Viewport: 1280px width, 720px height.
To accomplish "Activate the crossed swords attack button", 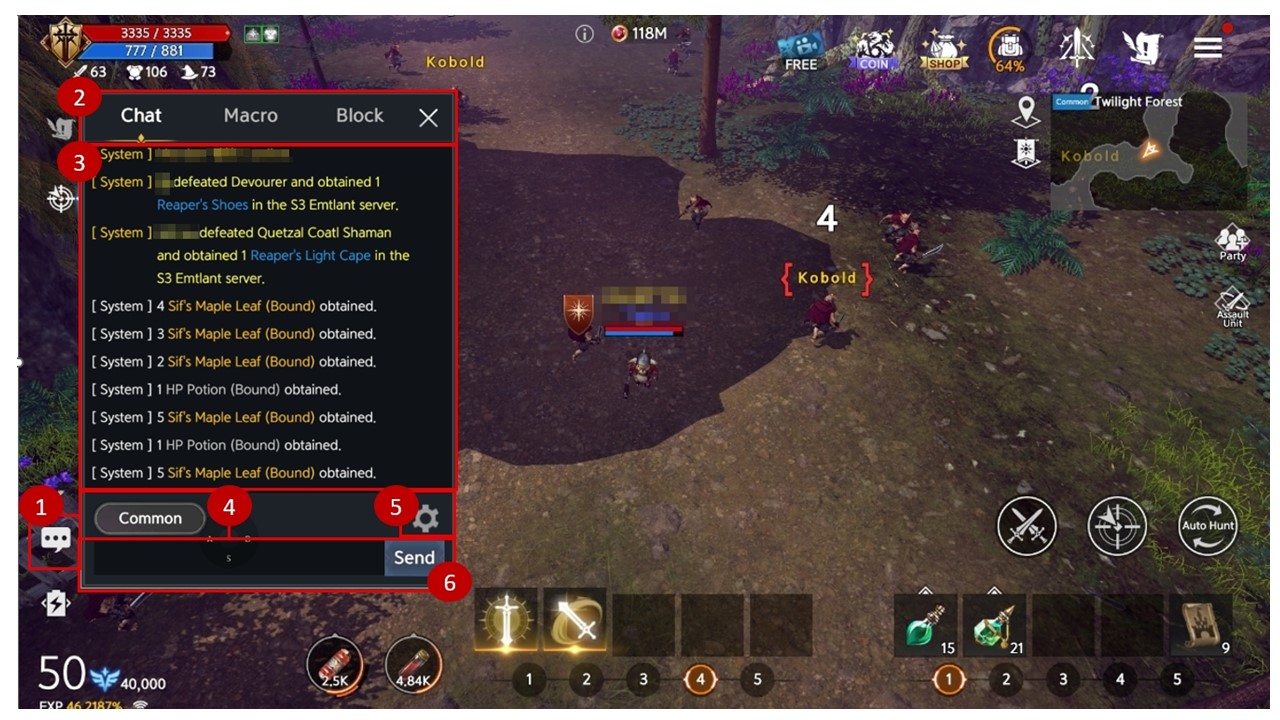I will (1027, 526).
